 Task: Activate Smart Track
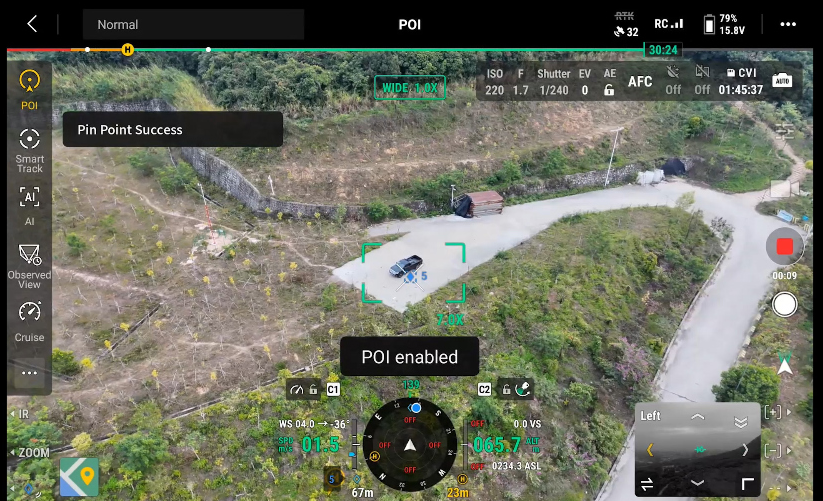[x=30, y=148]
